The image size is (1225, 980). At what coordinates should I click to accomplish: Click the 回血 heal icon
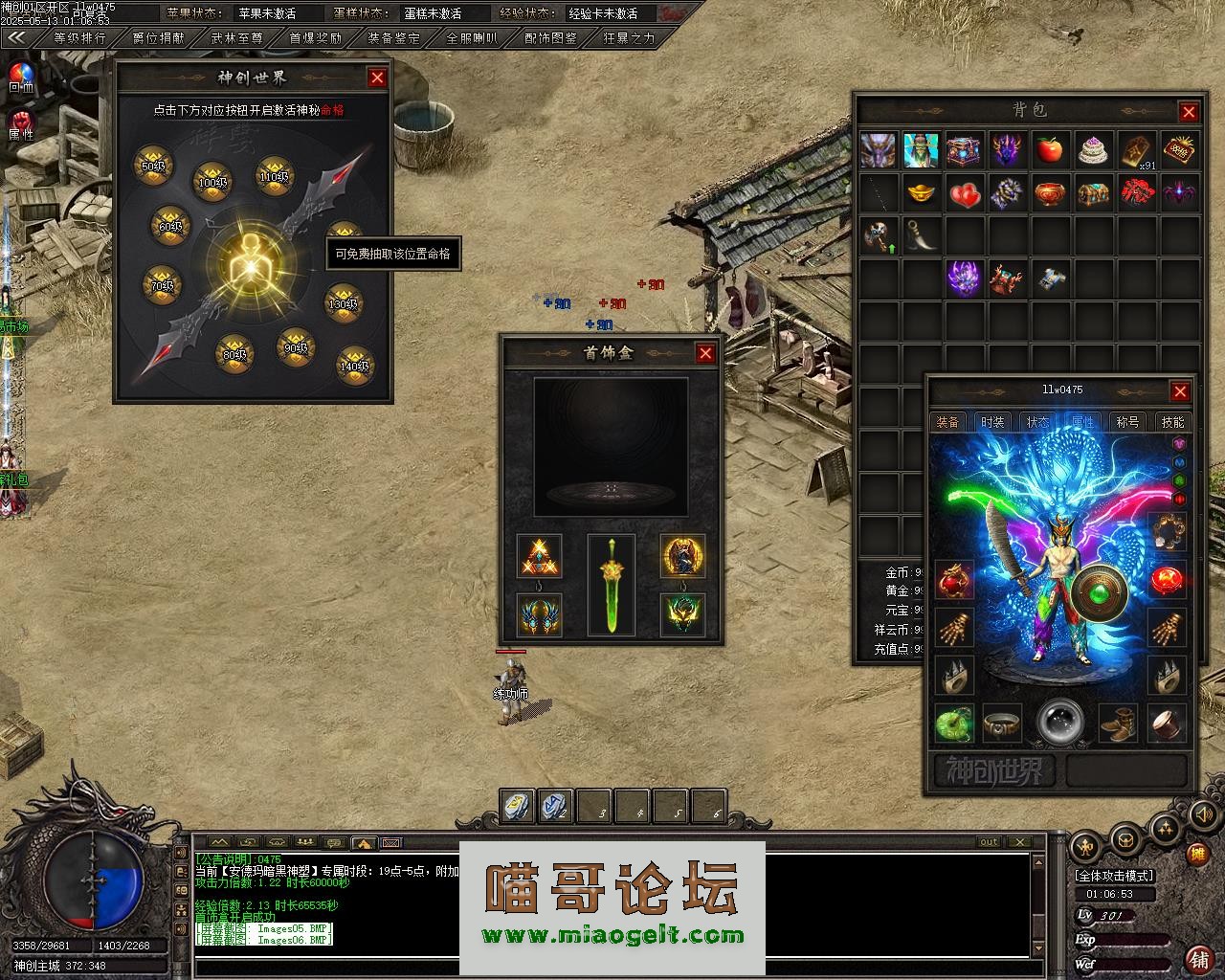coord(20,76)
